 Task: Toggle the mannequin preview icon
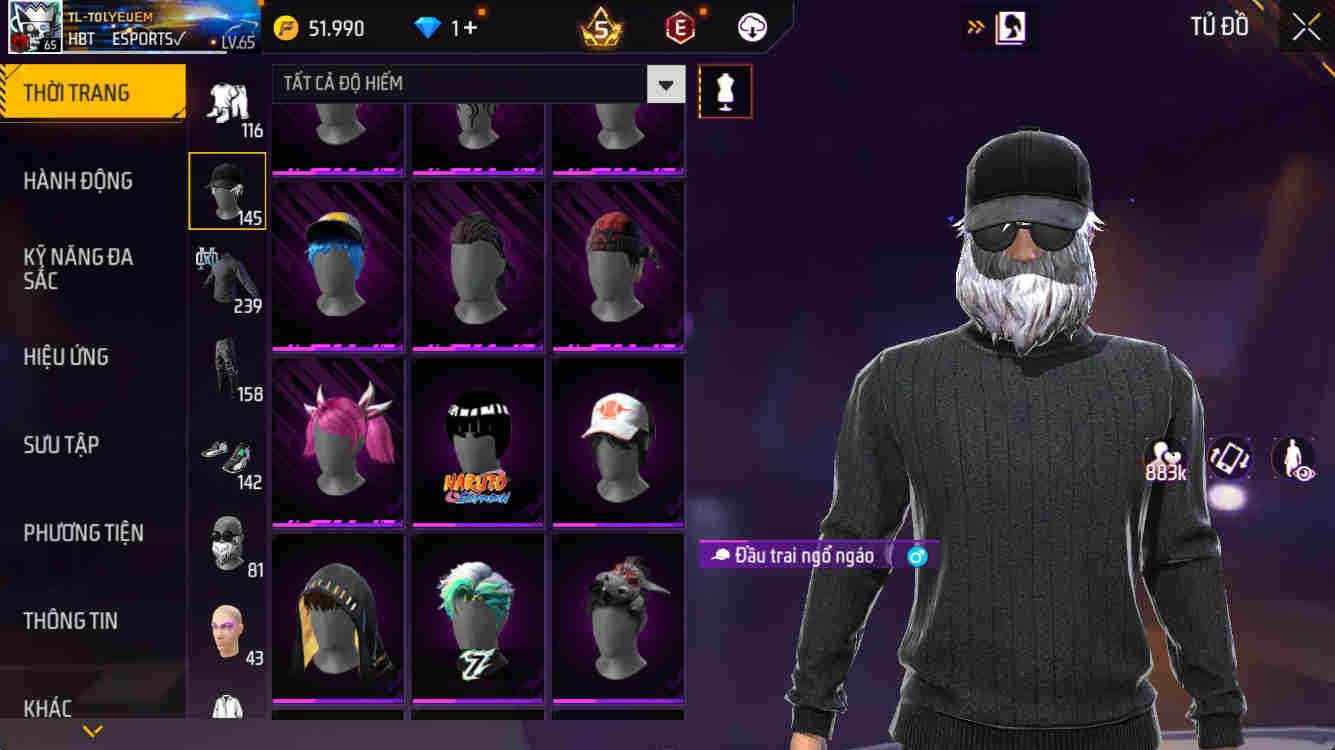[x=725, y=90]
